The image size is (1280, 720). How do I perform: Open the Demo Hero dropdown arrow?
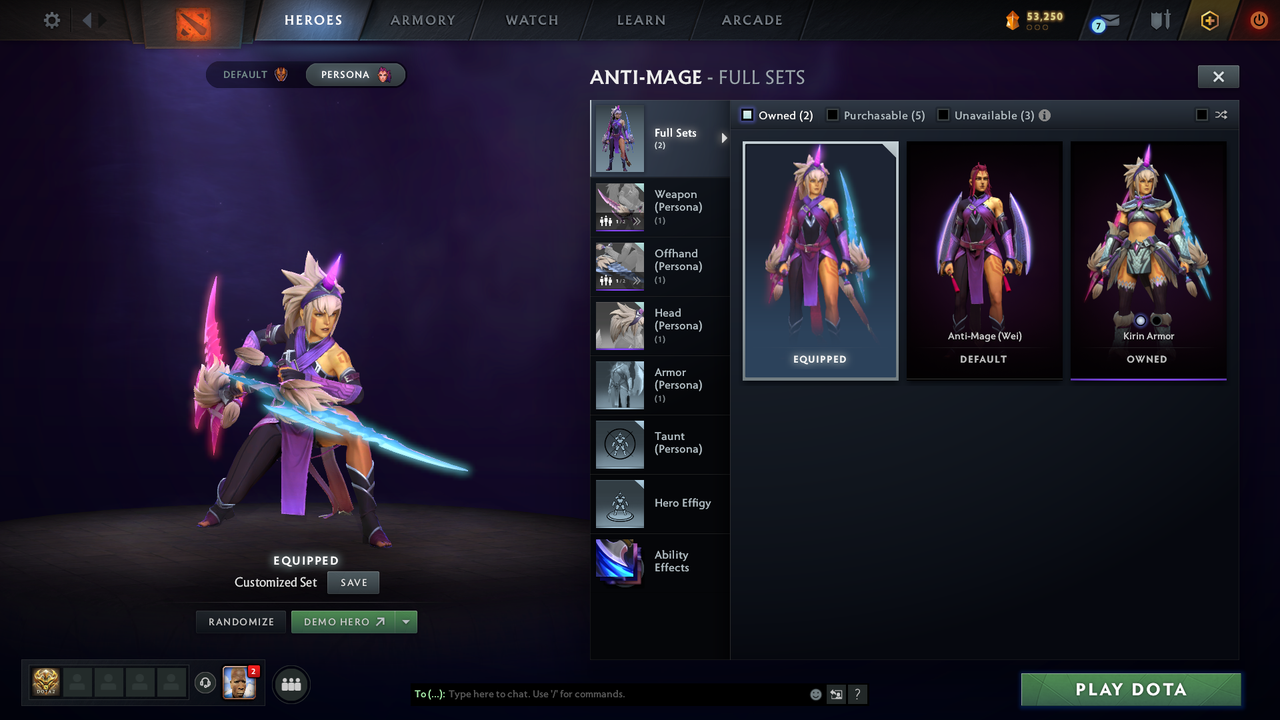click(407, 621)
